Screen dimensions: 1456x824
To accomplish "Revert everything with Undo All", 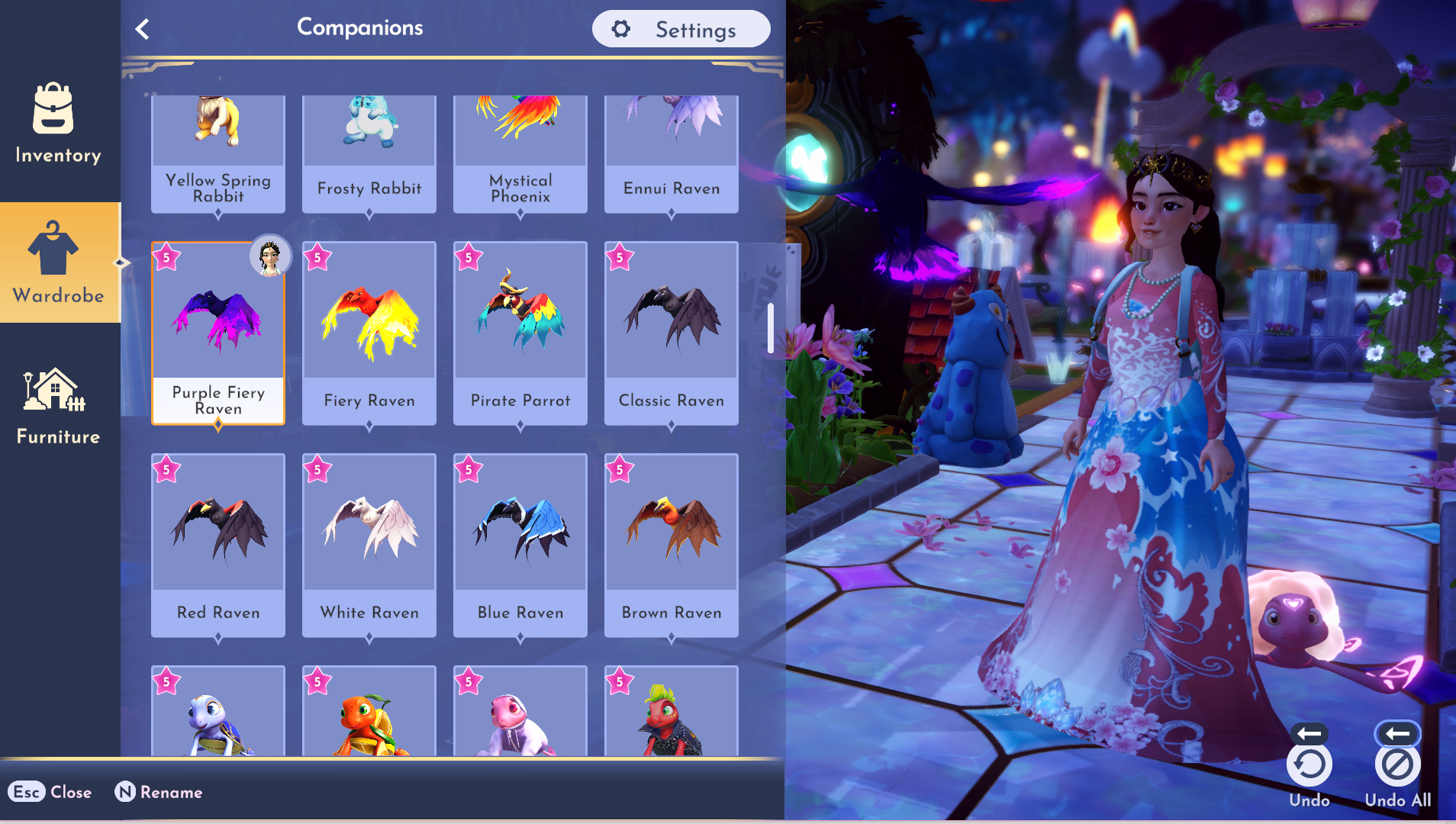I will click(1397, 764).
